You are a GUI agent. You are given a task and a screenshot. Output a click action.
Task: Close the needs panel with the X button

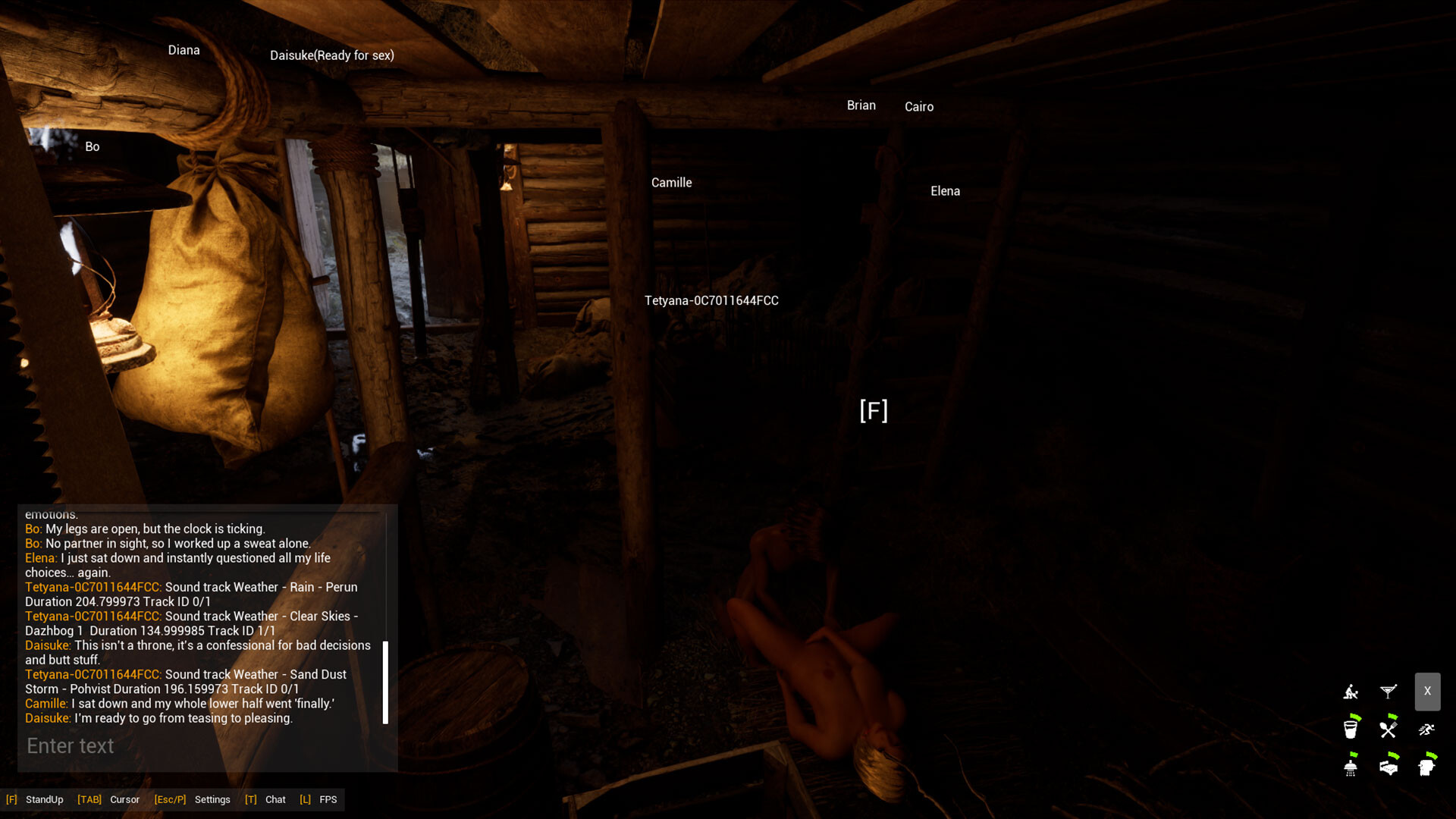(x=1427, y=691)
